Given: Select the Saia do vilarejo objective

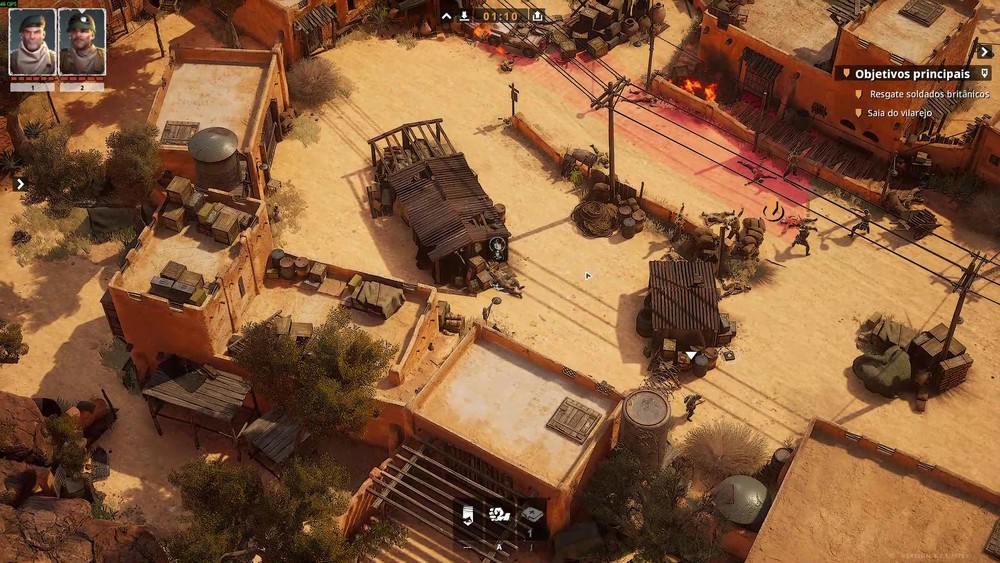Looking at the screenshot, I should click(899, 113).
